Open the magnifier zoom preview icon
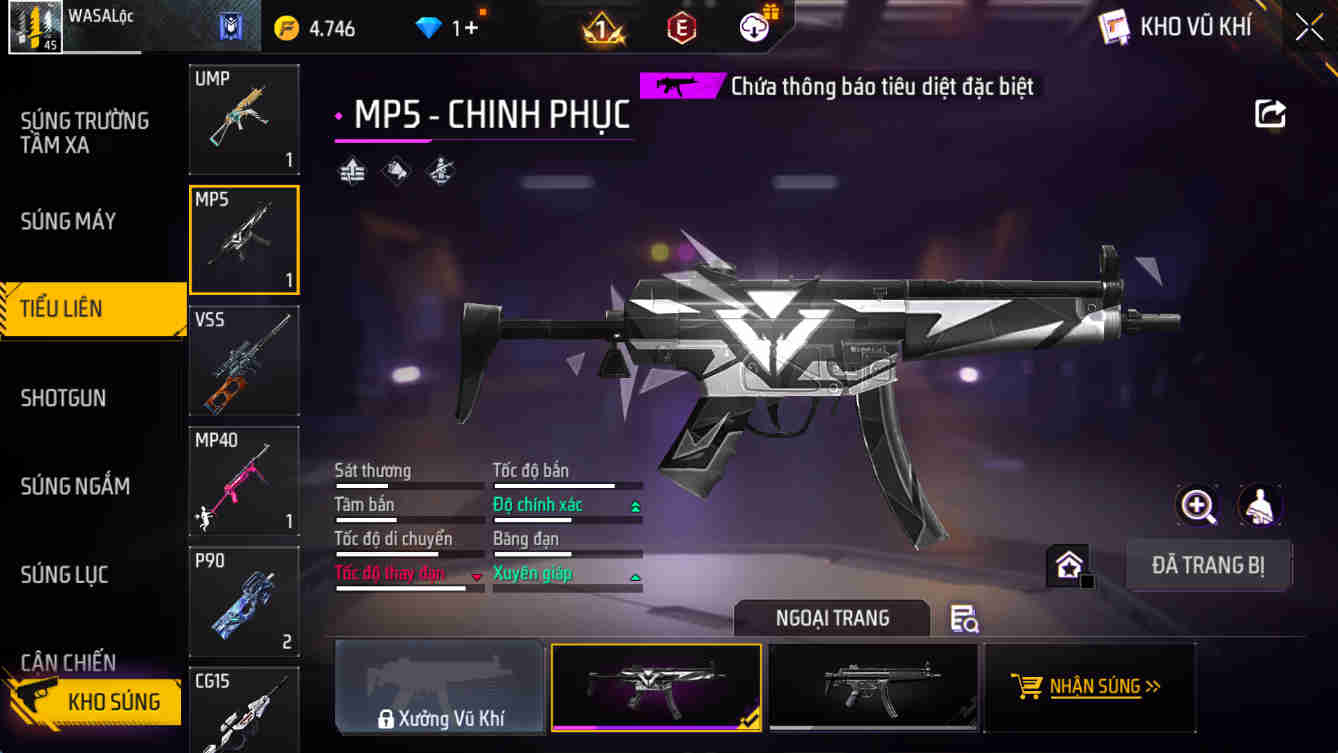The image size is (1338, 753). (1197, 506)
